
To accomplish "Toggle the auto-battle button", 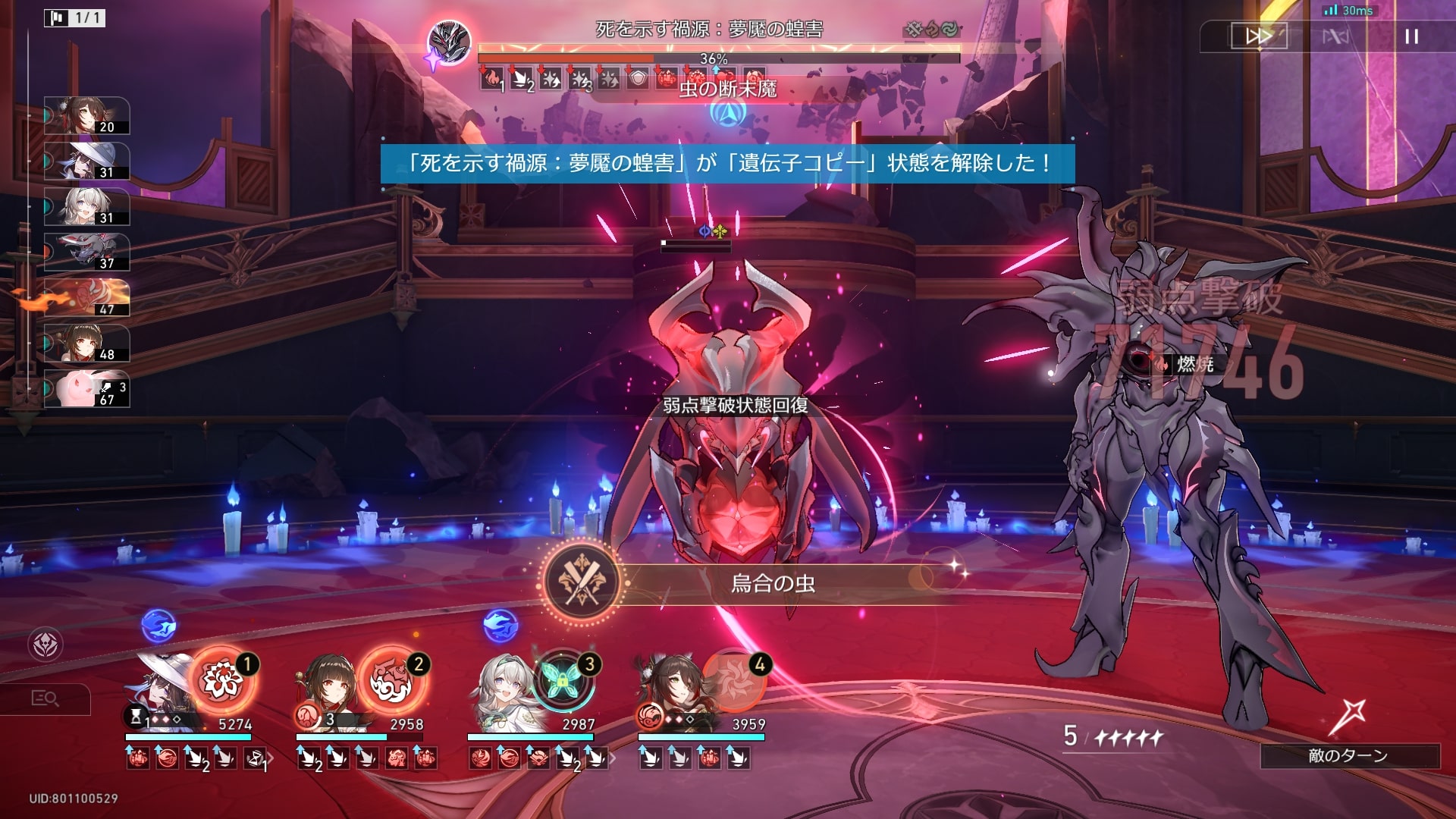I will tap(1335, 36).
